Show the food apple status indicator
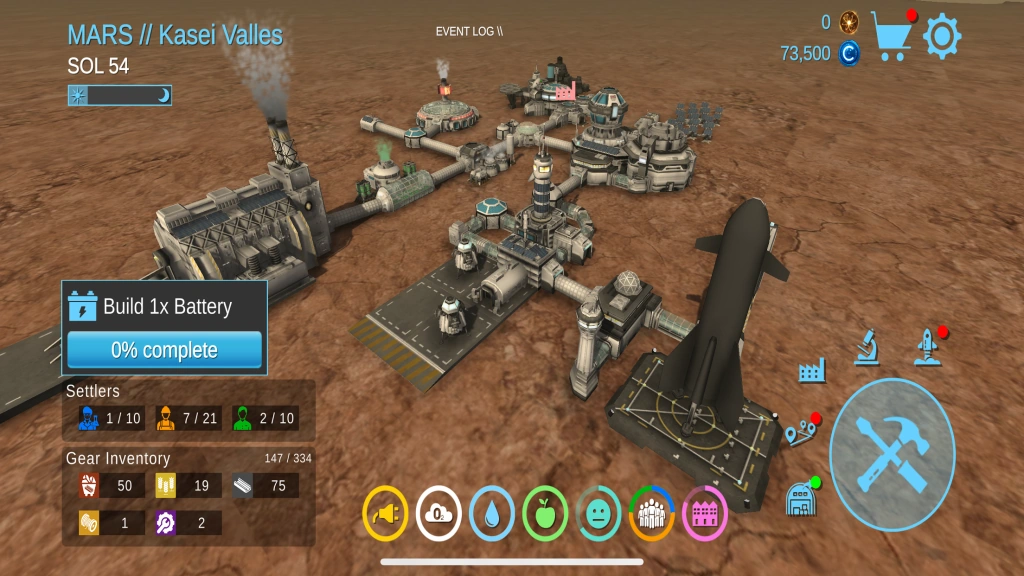1024x576 pixels. (x=545, y=514)
